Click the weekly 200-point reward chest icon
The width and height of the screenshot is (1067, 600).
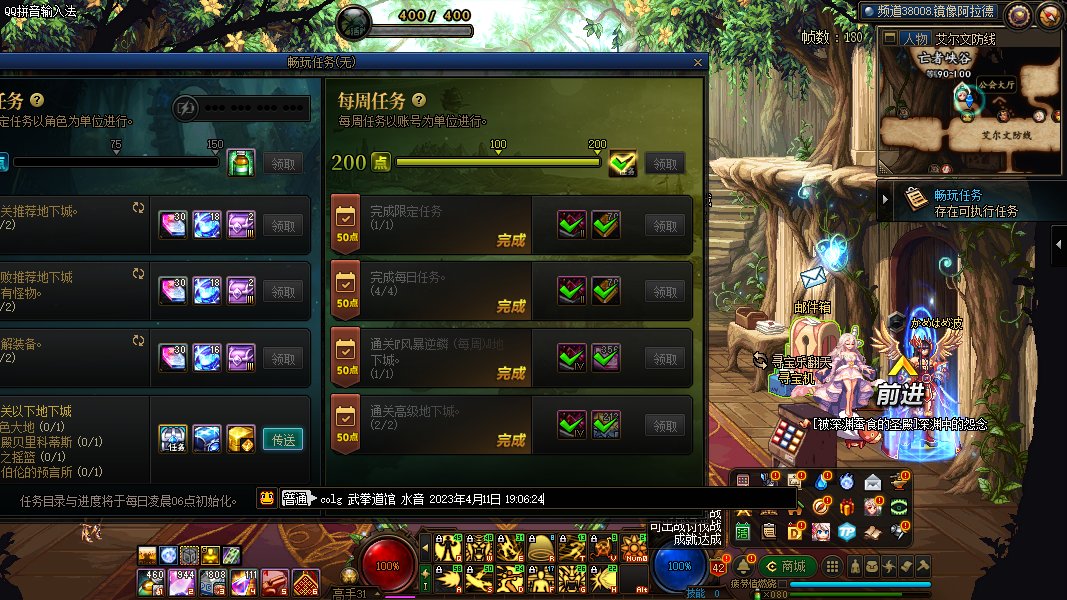click(x=623, y=162)
